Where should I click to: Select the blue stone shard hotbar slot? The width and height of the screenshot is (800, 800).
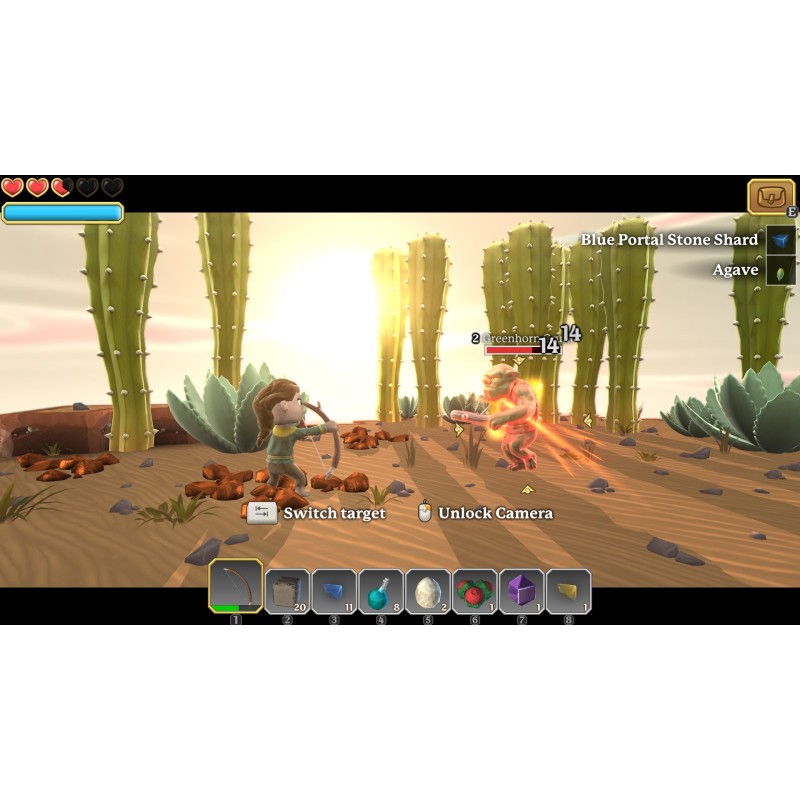pos(334,591)
